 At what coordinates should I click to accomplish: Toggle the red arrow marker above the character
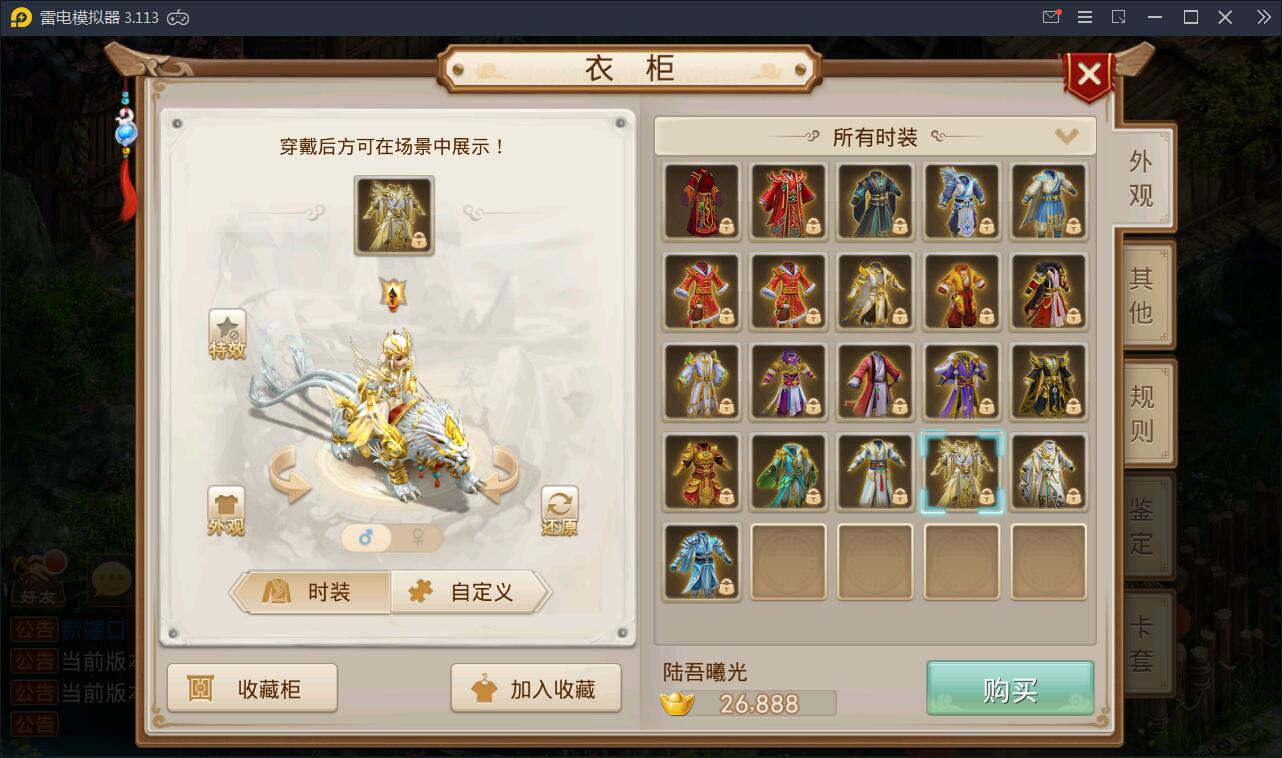coord(393,295)
